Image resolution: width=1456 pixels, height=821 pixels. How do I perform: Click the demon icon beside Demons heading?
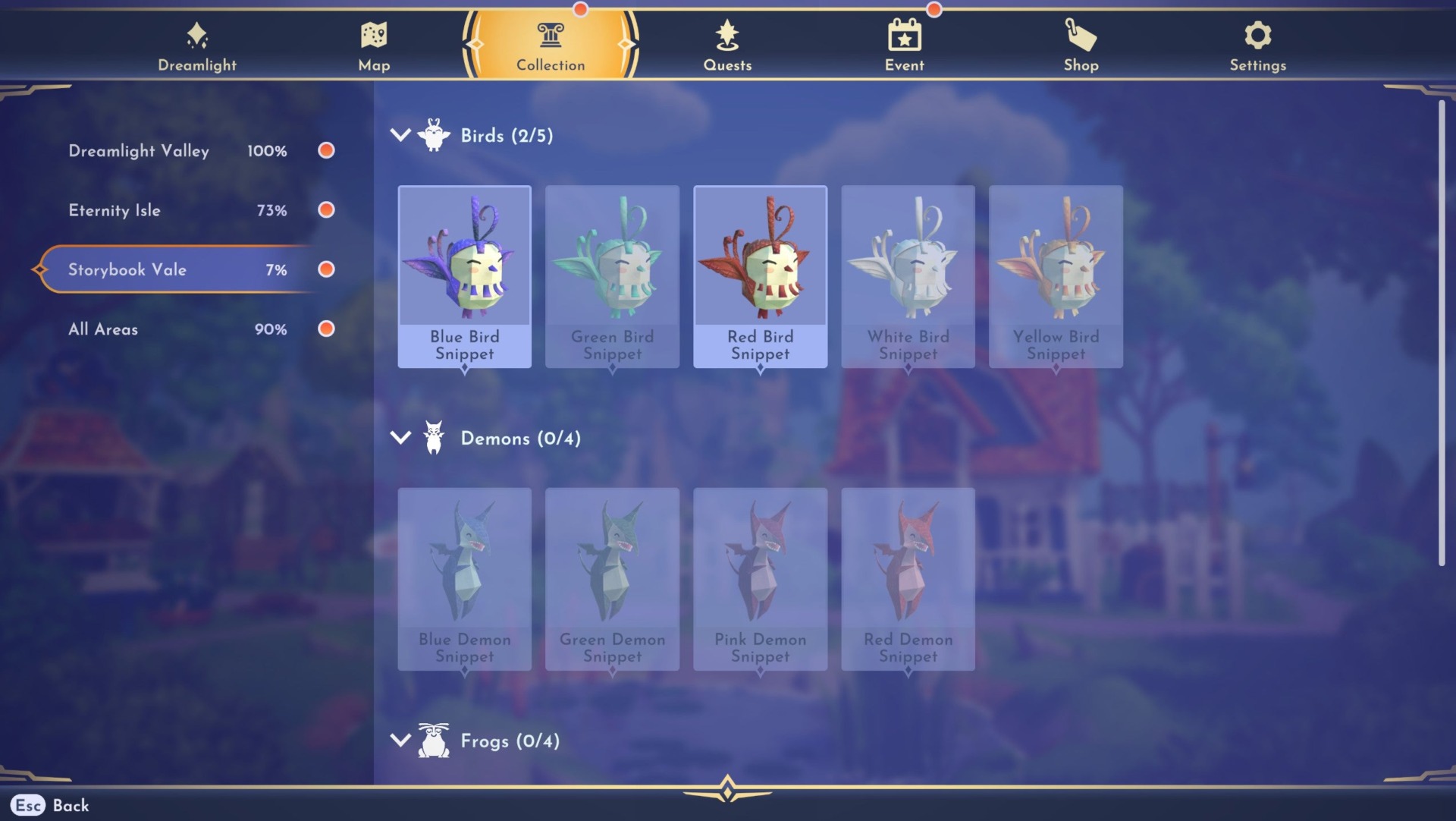(x=433, y=439)
